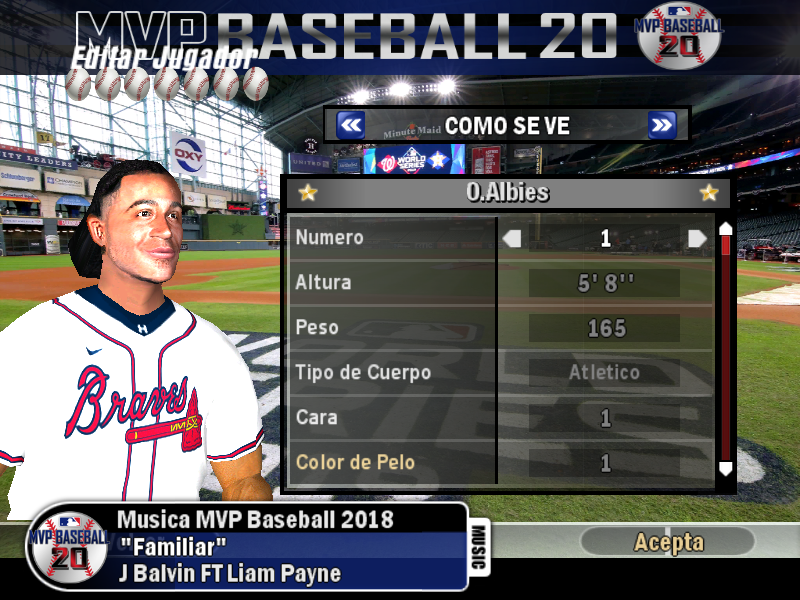Increase the Numero value with right arrow

click(x=697, y=238)
